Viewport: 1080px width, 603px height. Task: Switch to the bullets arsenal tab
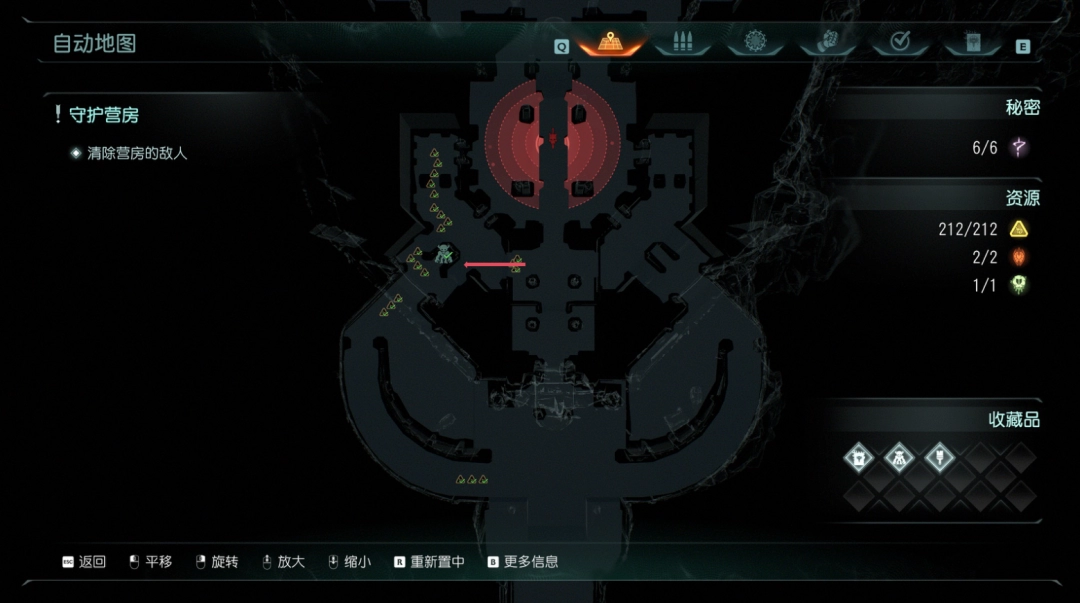pyautogui.click(x=683, y=43)
